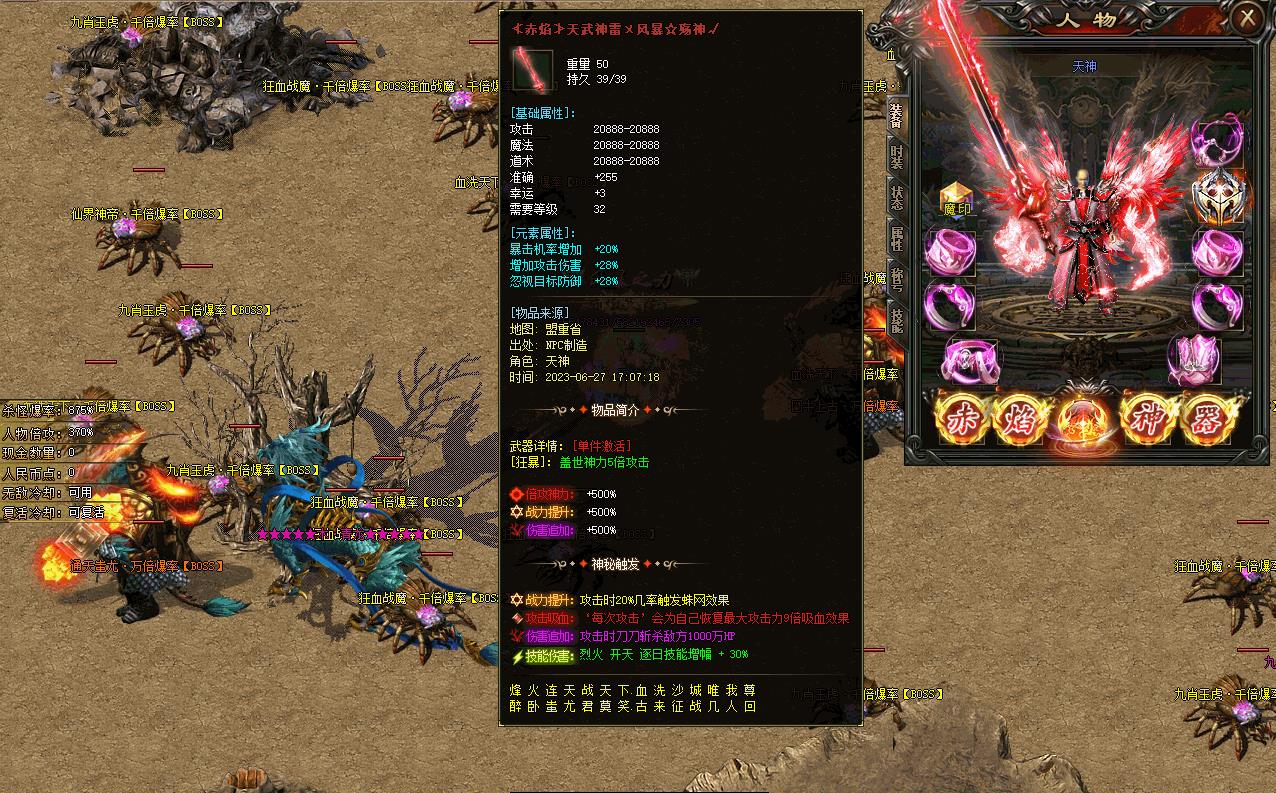Click the 赤 flame orb button
This screenshot has width=1276, height=793.
pyautogui.click(x=962, y=416)
